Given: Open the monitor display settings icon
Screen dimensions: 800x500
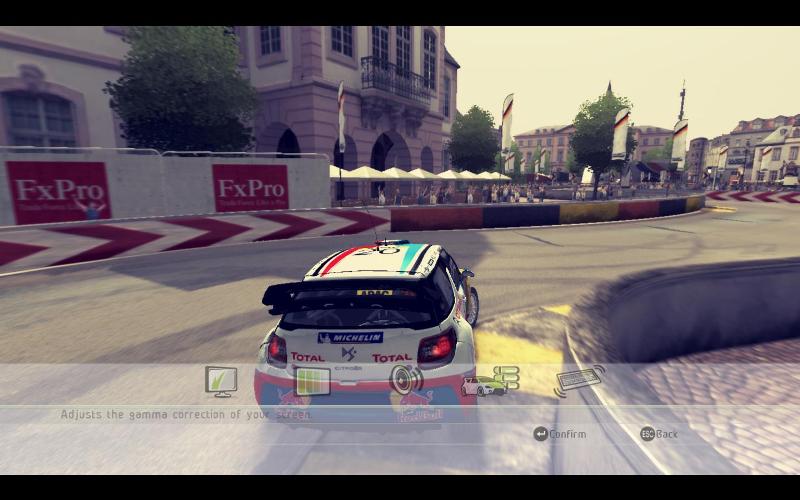Looking at the screenshot, I should 220,380.
